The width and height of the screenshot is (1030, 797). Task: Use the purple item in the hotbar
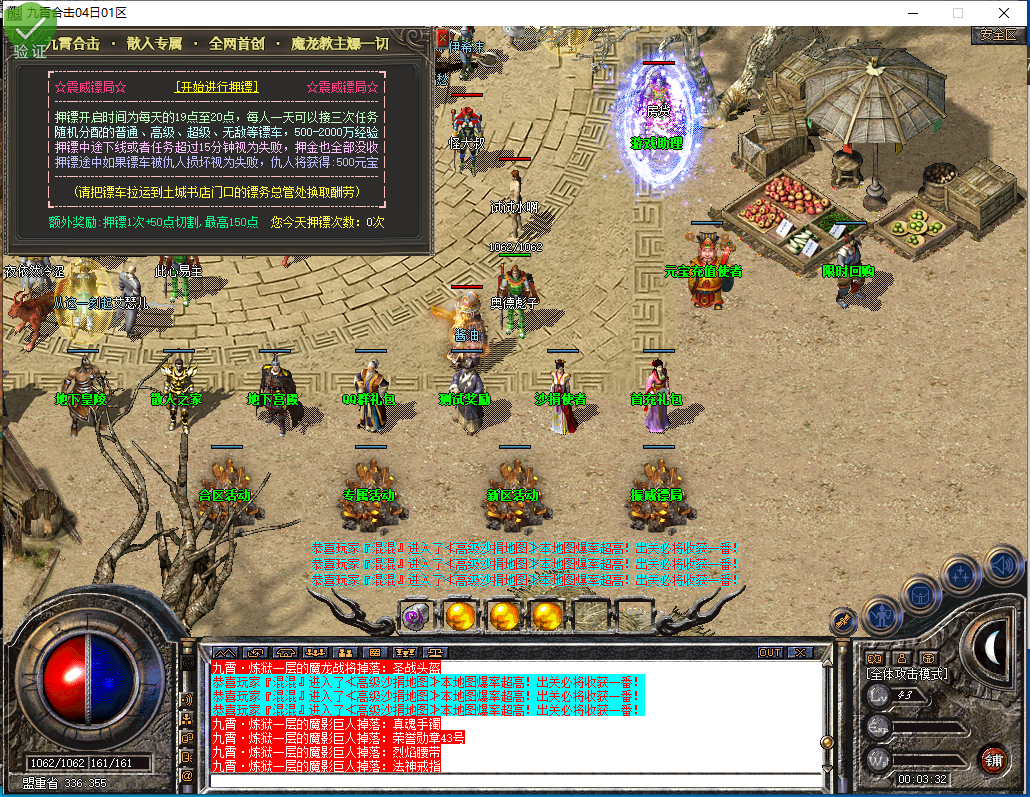[415, 614]
